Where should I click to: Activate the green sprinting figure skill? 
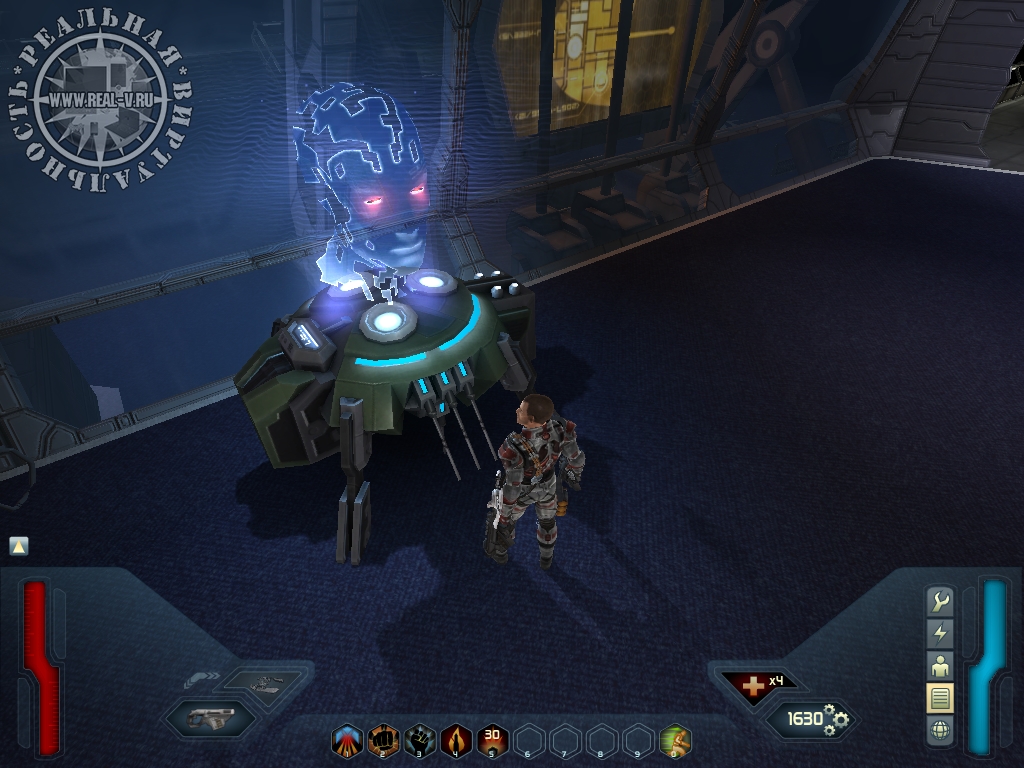click(675, 741)
